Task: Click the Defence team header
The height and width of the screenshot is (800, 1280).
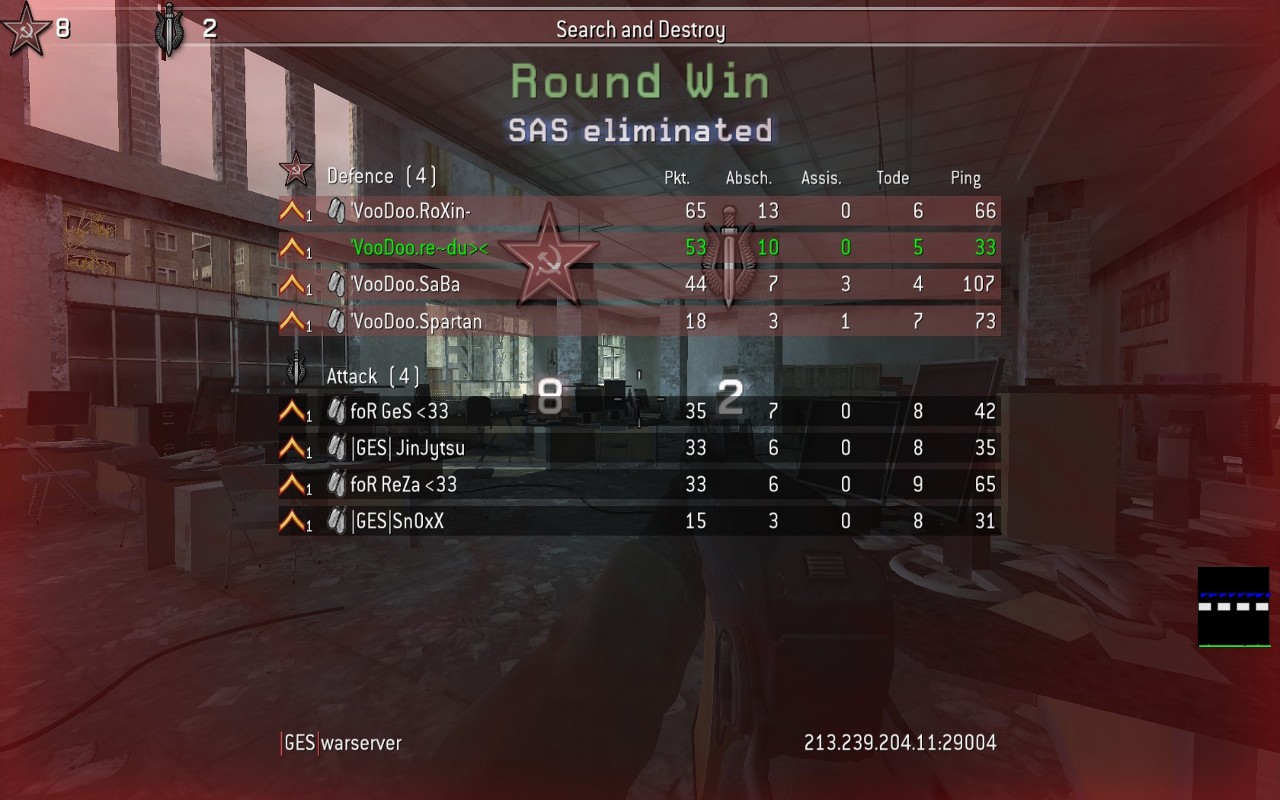Action: click(x=381, y=177)
